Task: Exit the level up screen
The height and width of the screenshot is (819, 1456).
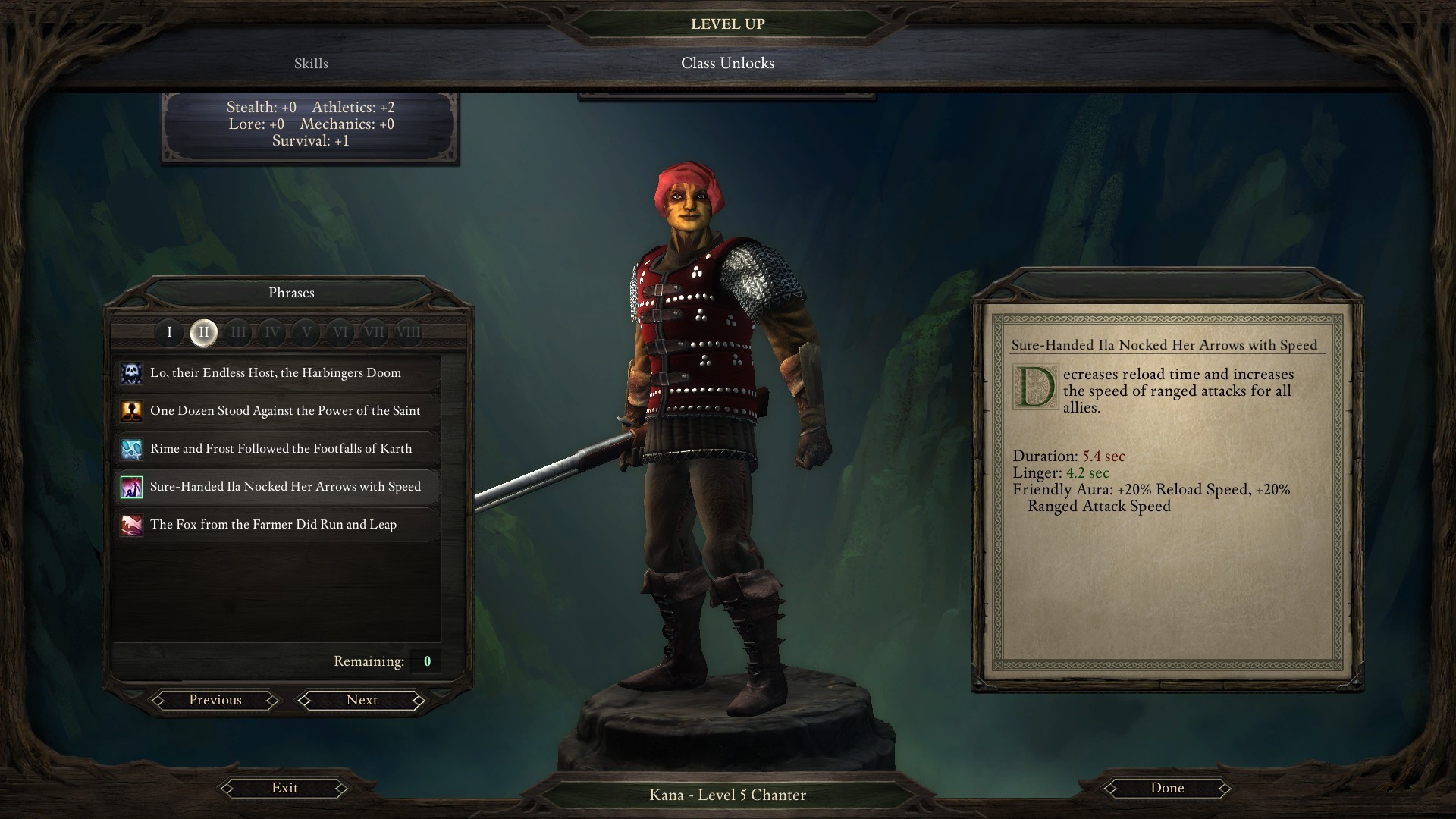Action: pyautogui.click(x=285, y=789)
